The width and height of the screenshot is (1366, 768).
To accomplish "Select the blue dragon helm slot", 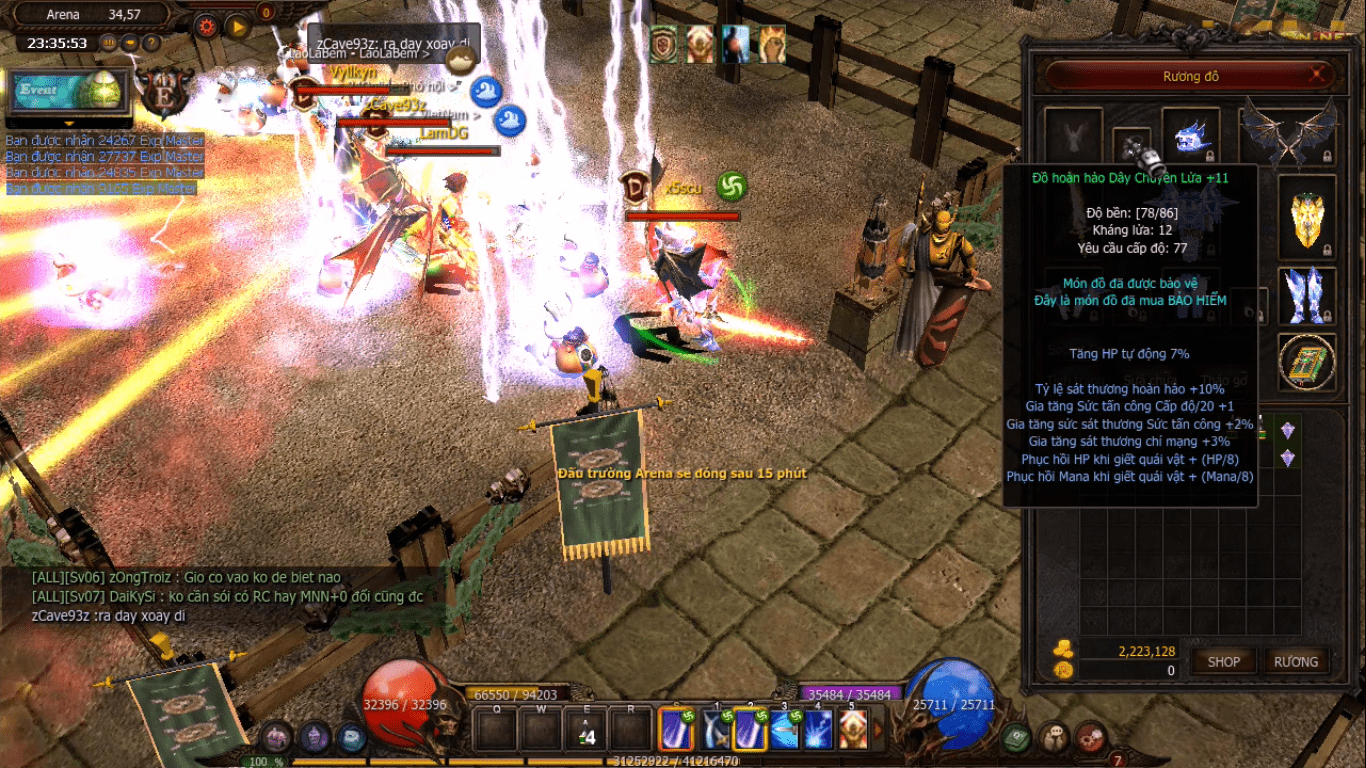I will [1191, 135].
